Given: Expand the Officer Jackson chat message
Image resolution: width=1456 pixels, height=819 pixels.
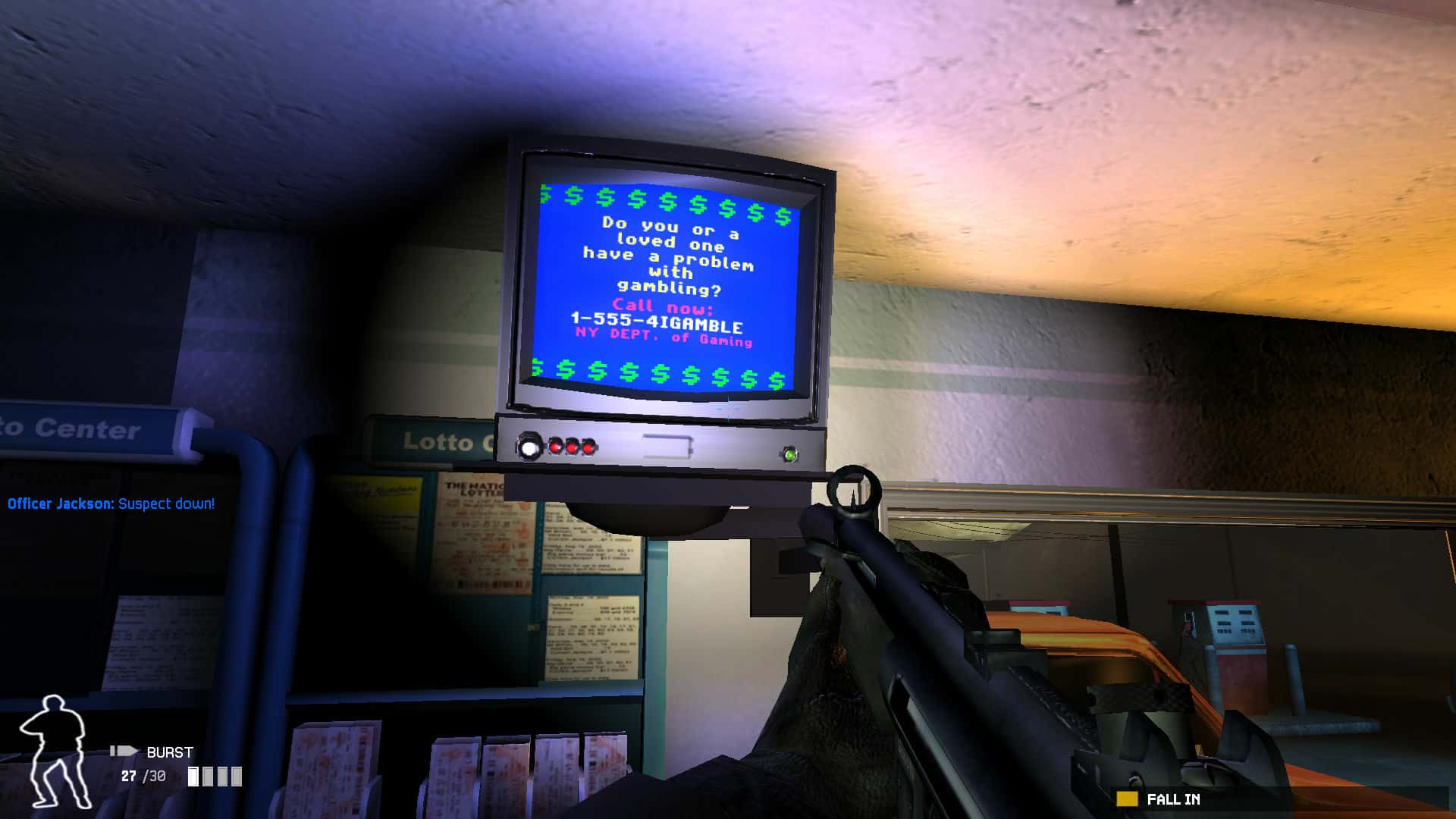Looking at the screenshot, I should (111, 503).
